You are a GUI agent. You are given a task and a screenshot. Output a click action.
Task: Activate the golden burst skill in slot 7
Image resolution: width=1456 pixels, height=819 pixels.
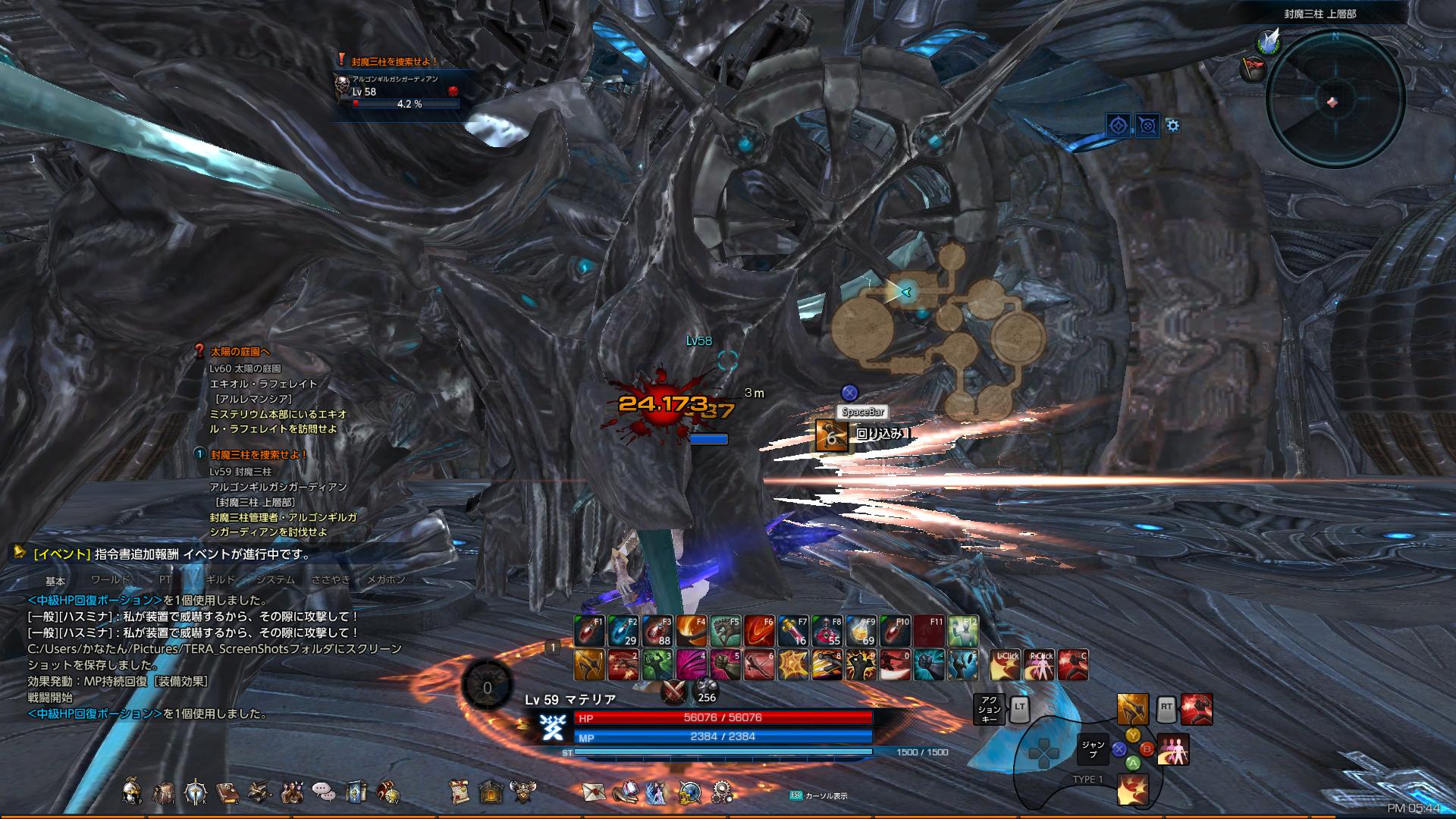[793, 665]
